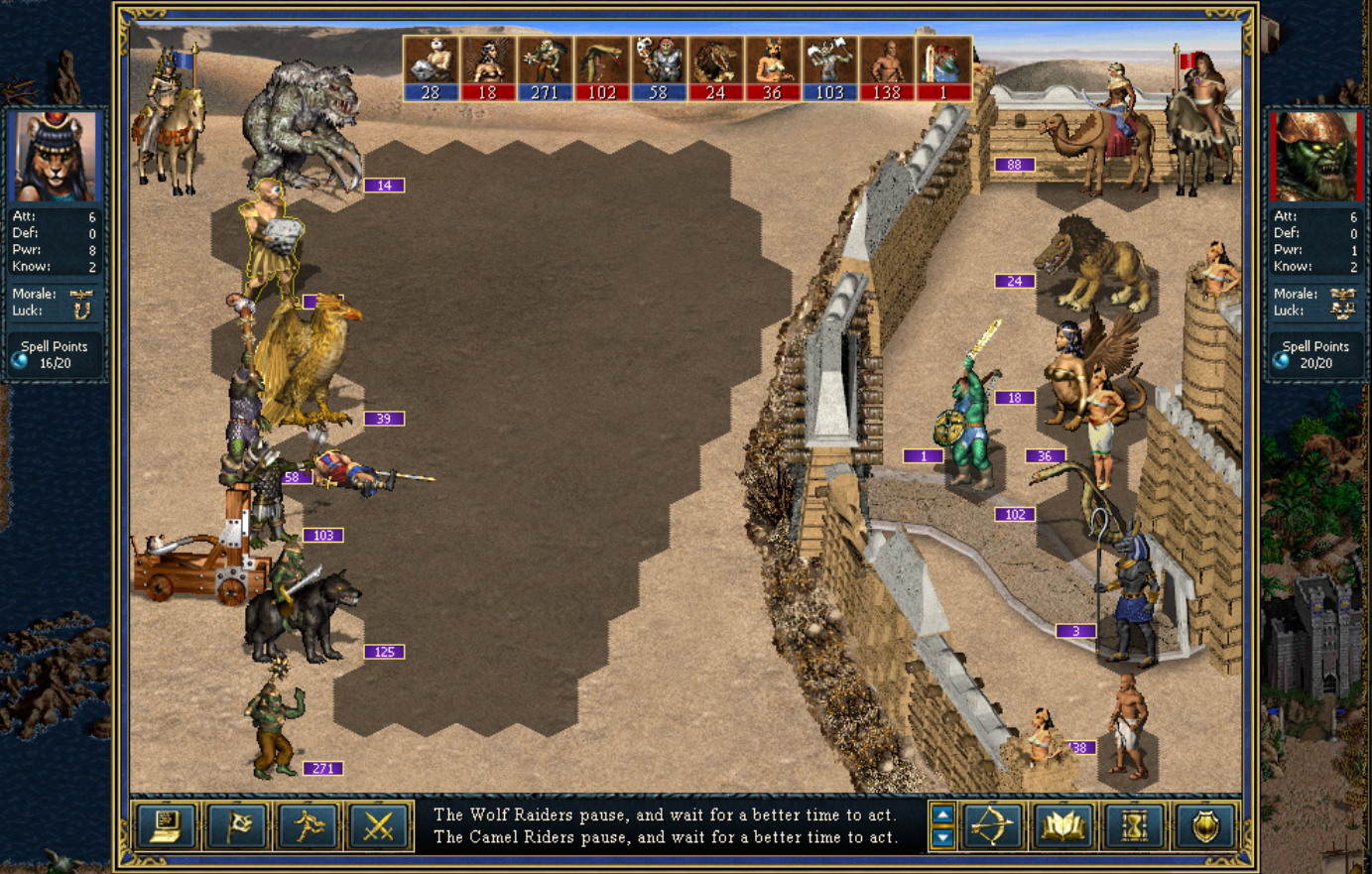Select the bow and arrow shoot action
Image resolution: width=1372 pixels, height=874 pixels.
(x=991, y=825)
